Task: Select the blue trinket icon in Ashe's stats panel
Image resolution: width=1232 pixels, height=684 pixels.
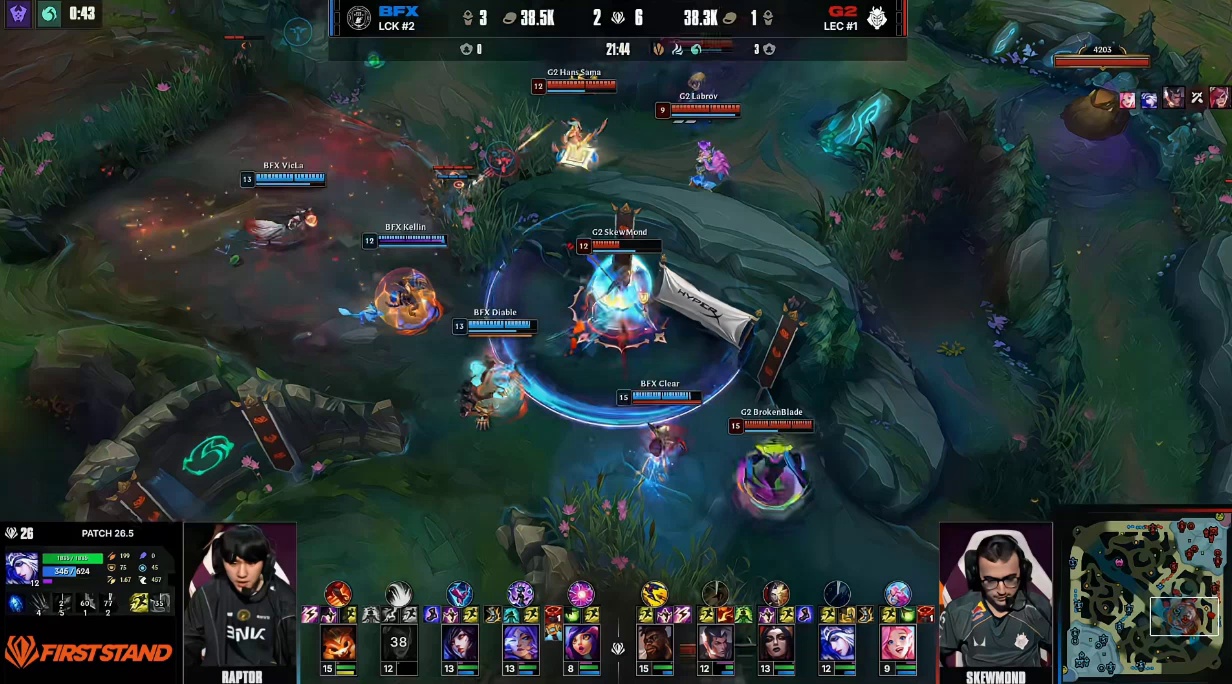Action: (15, 603)
